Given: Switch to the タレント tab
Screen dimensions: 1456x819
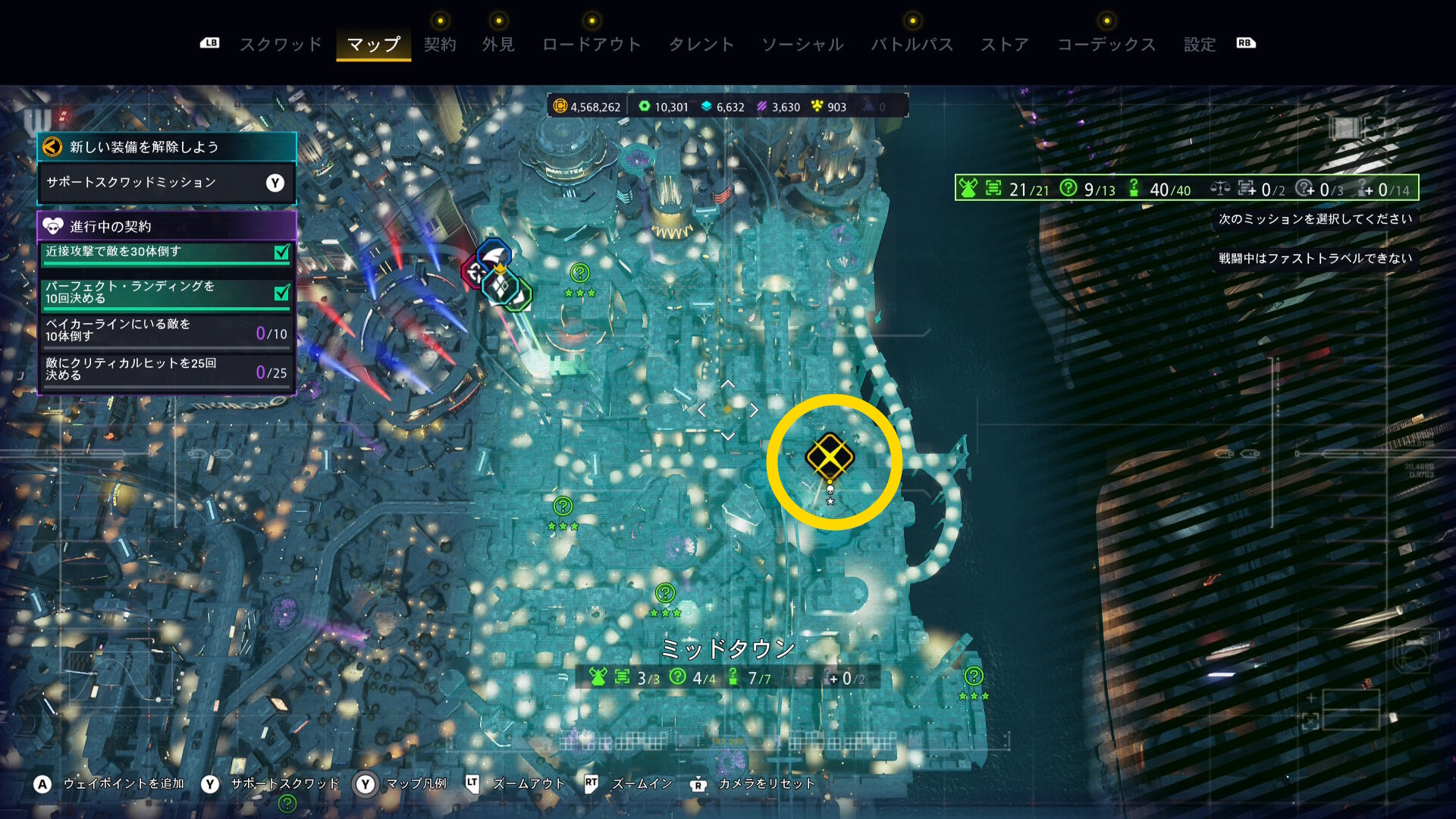Looking at the screenshot, I should pos(701,45).
